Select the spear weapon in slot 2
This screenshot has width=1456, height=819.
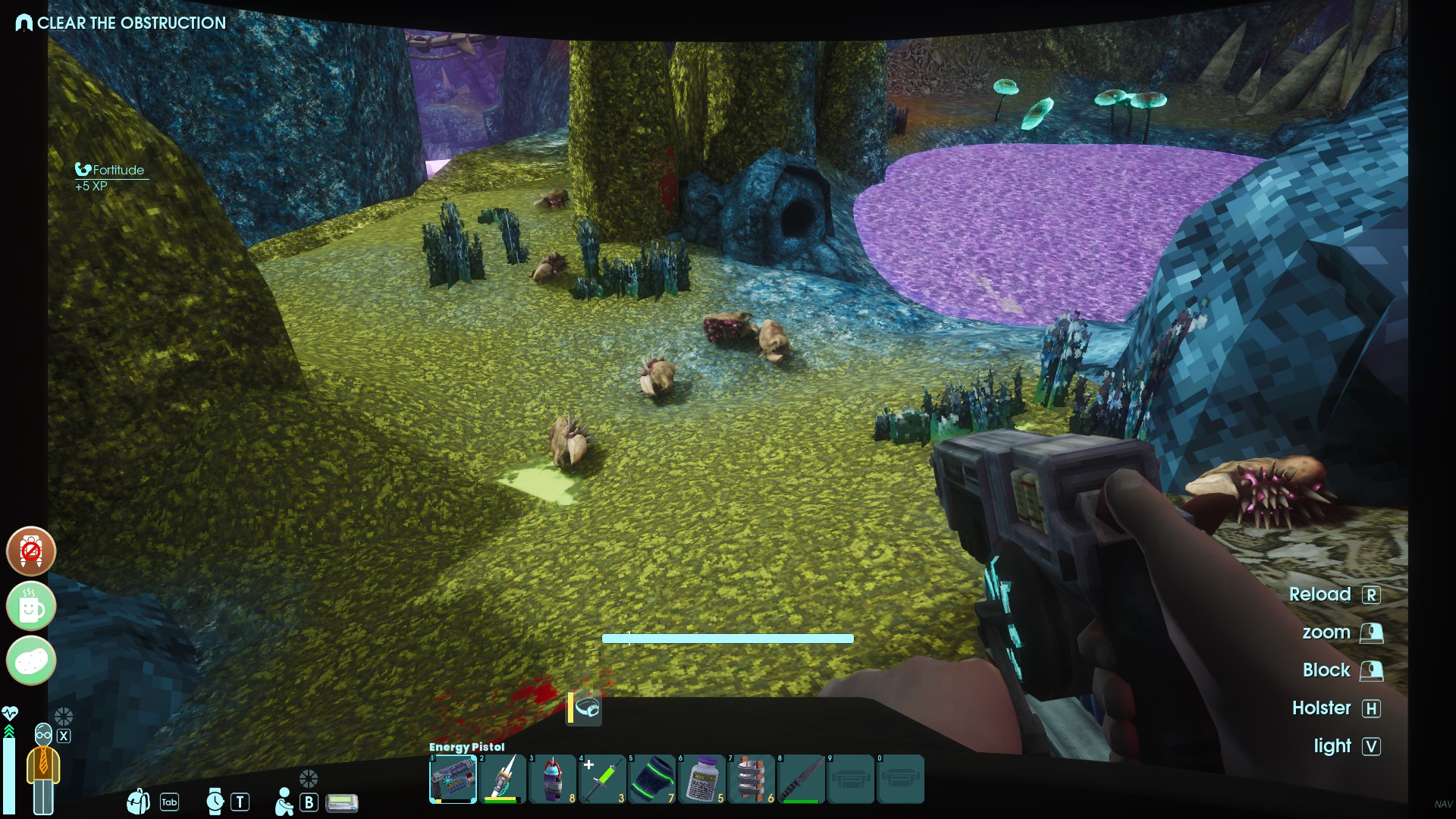pyautogui.click(x=502, y=779)
